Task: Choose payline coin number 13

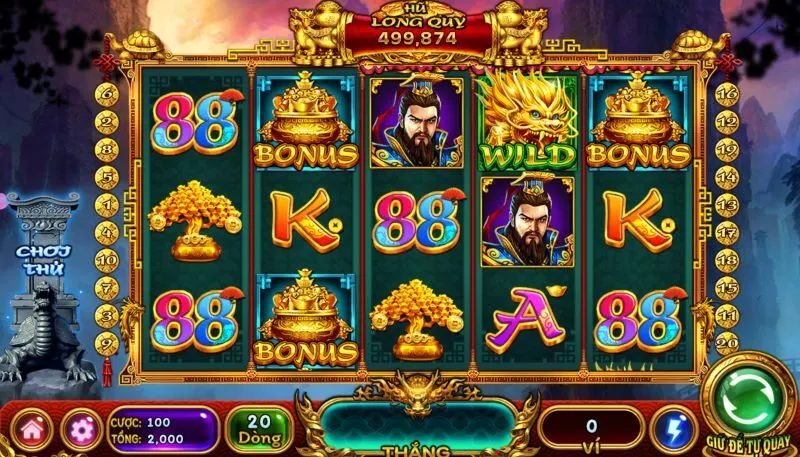Action: pos(727,205)
